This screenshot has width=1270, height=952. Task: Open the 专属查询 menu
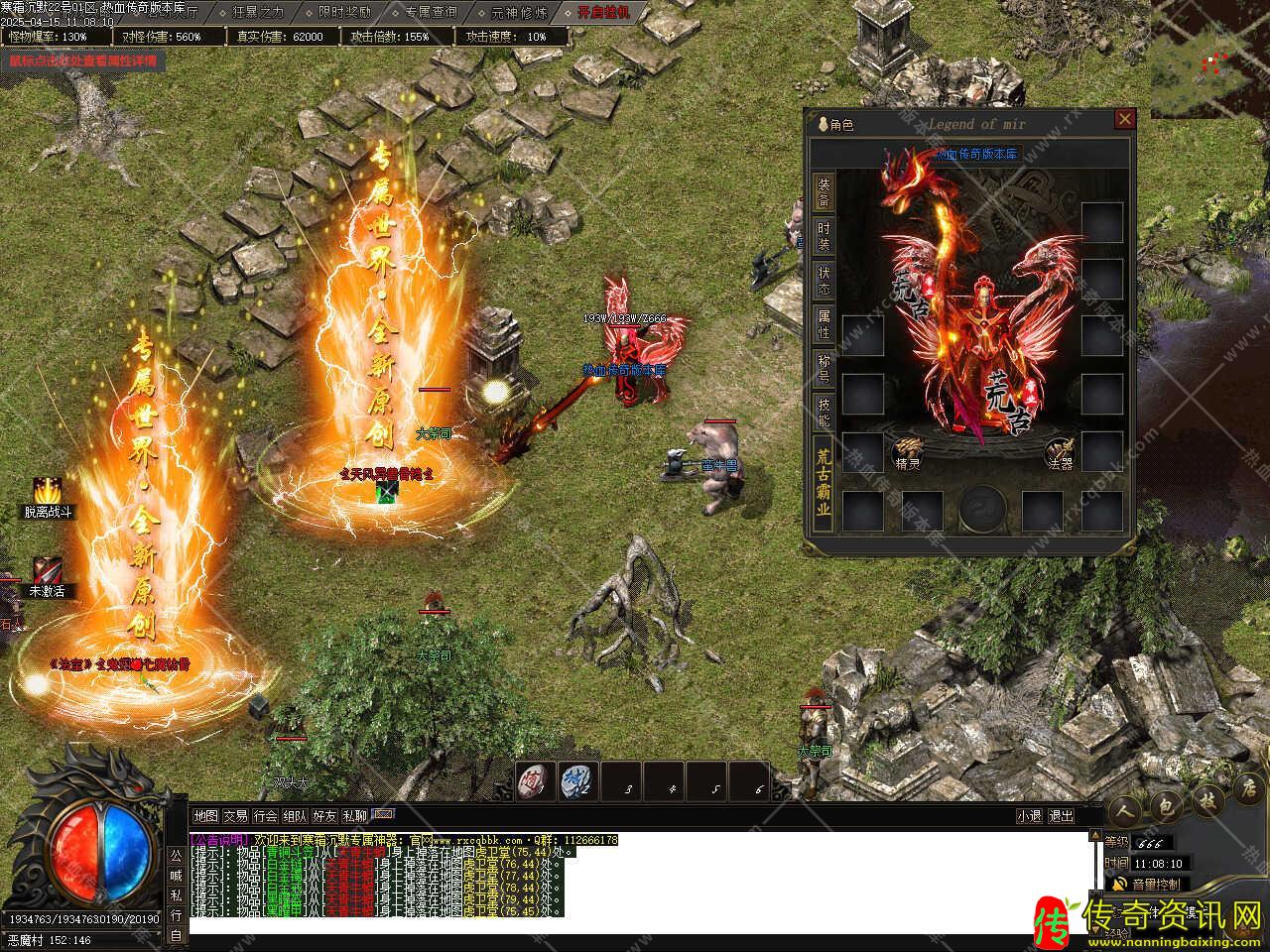pyautogui.click(x=431, y=13)
